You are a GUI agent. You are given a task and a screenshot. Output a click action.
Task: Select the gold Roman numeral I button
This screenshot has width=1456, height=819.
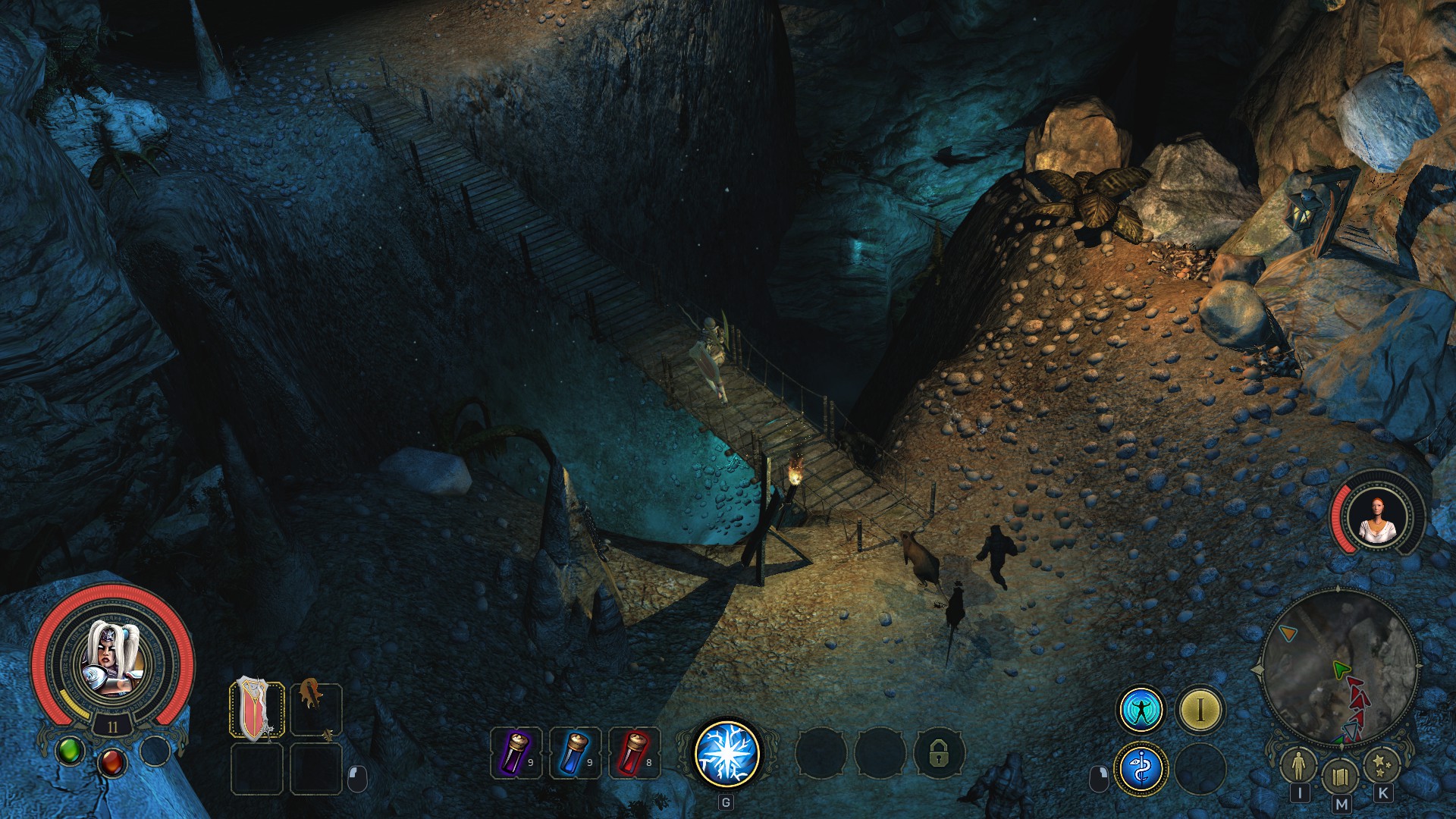1200,710
